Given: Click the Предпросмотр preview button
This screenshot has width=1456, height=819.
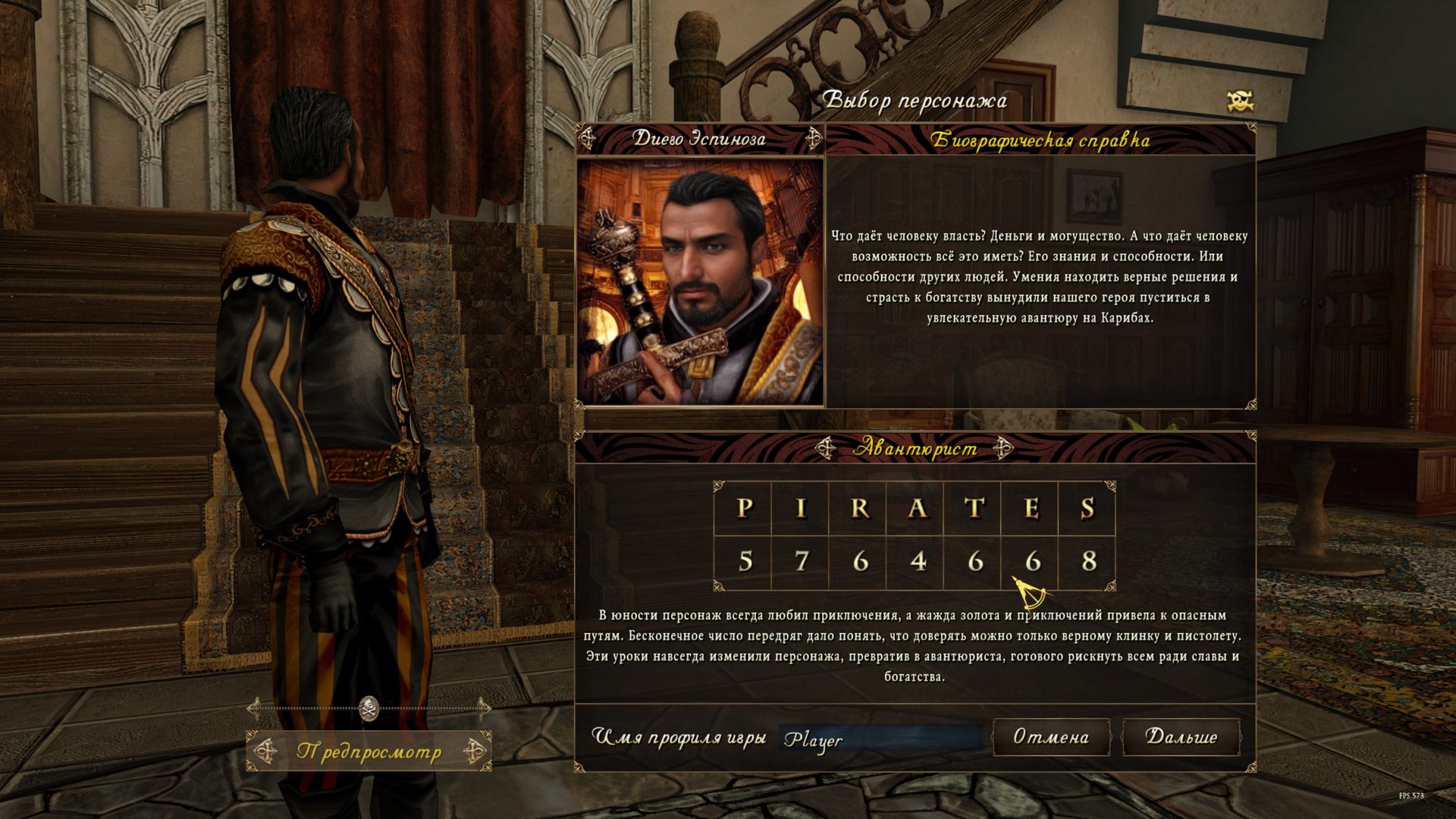Looking at the screenshot, I should pyautogui.click(x=369, y=752).
